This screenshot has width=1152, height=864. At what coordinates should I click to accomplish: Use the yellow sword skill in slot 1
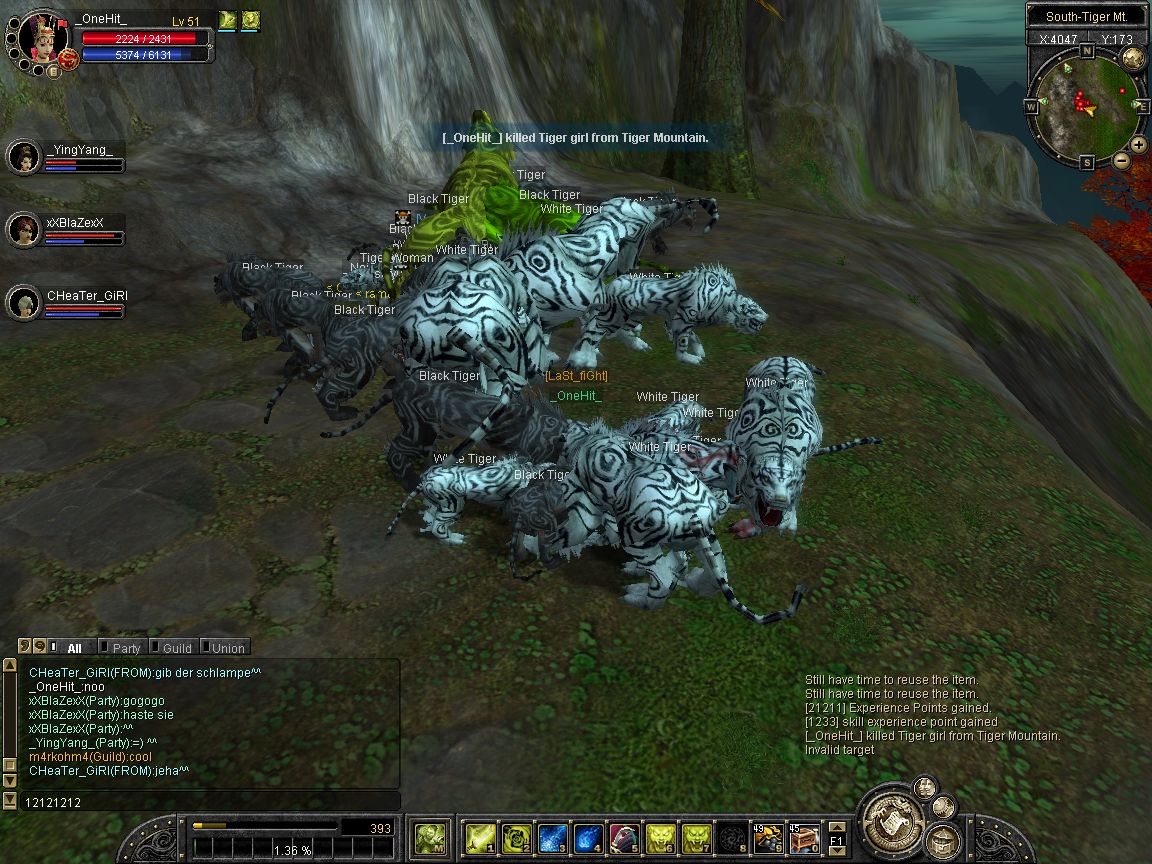[x=479, y=837]
